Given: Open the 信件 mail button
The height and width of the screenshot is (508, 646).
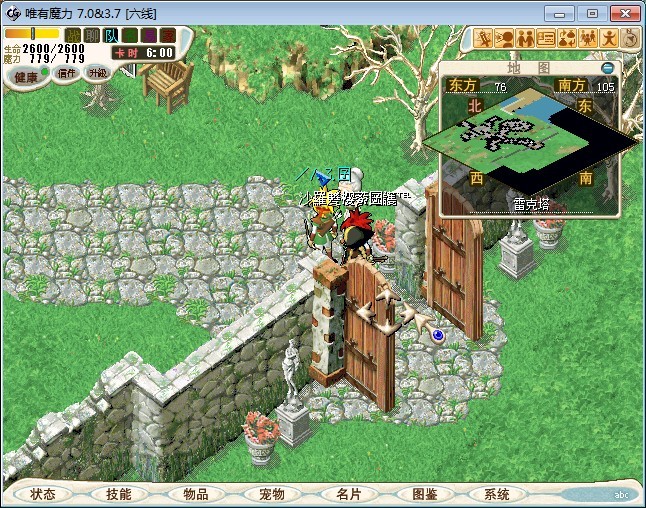Looking at the screenshot, I should [67, 73].
